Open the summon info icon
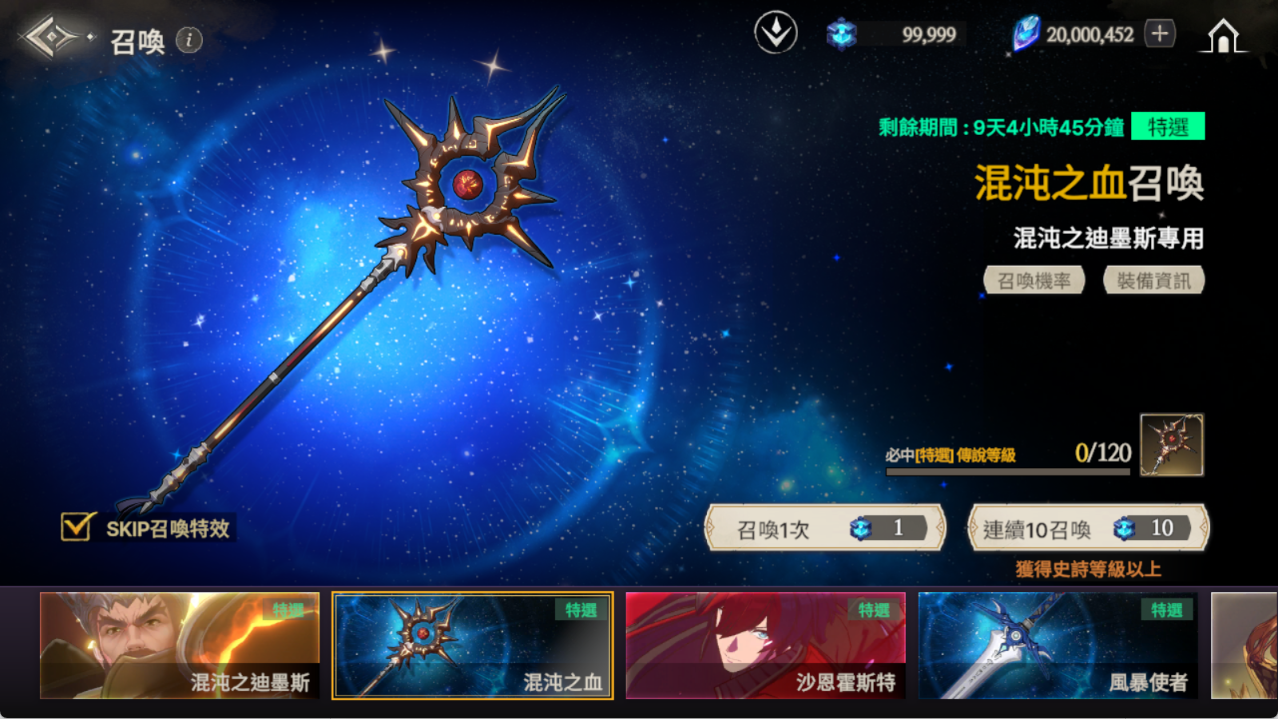 pyautogui.click(x=189, y=40)
